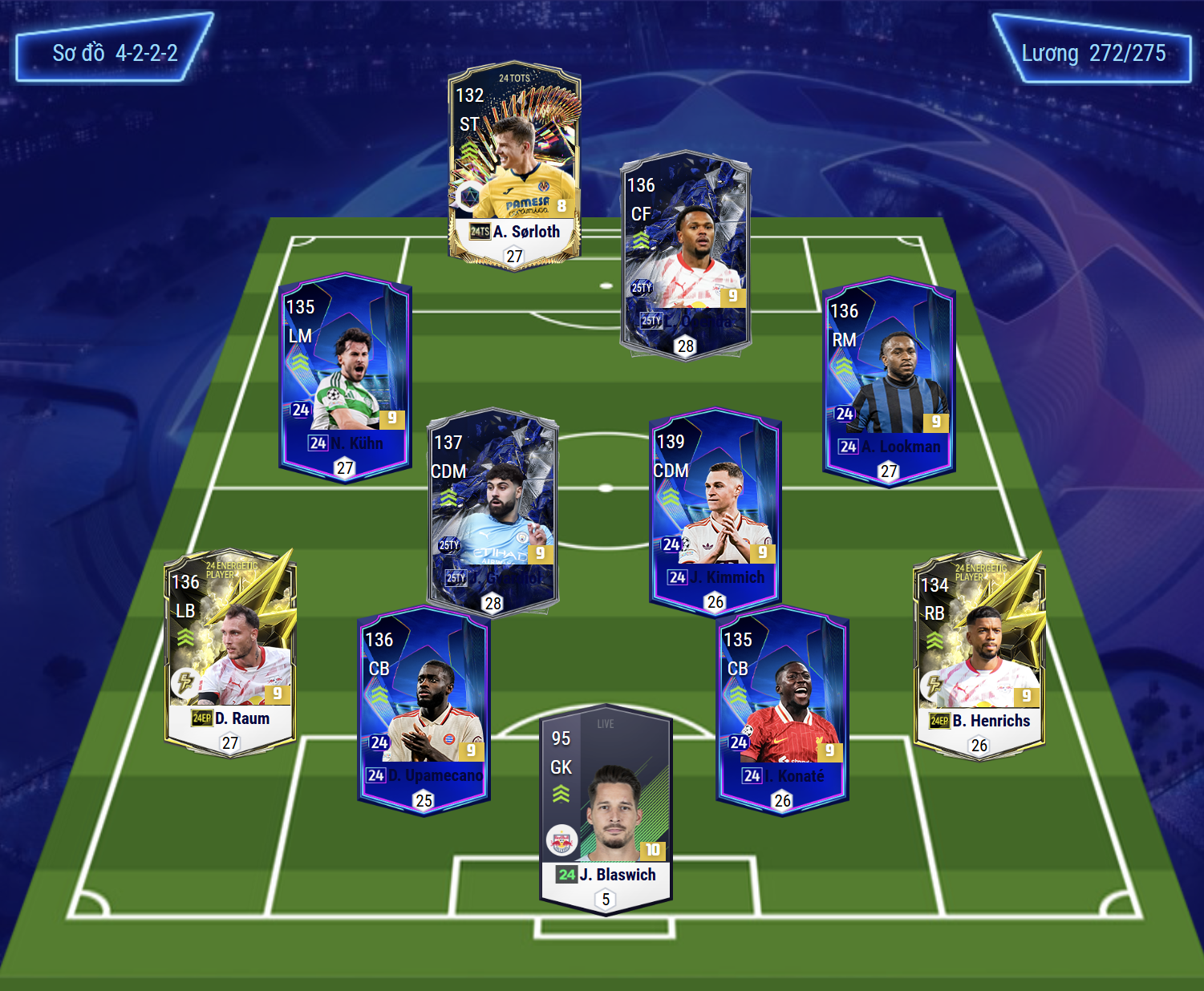The height and width of the screenshot is (991, 1204).
Task: Select A. Lookman's RM card
Action: (x=889, y=381)
